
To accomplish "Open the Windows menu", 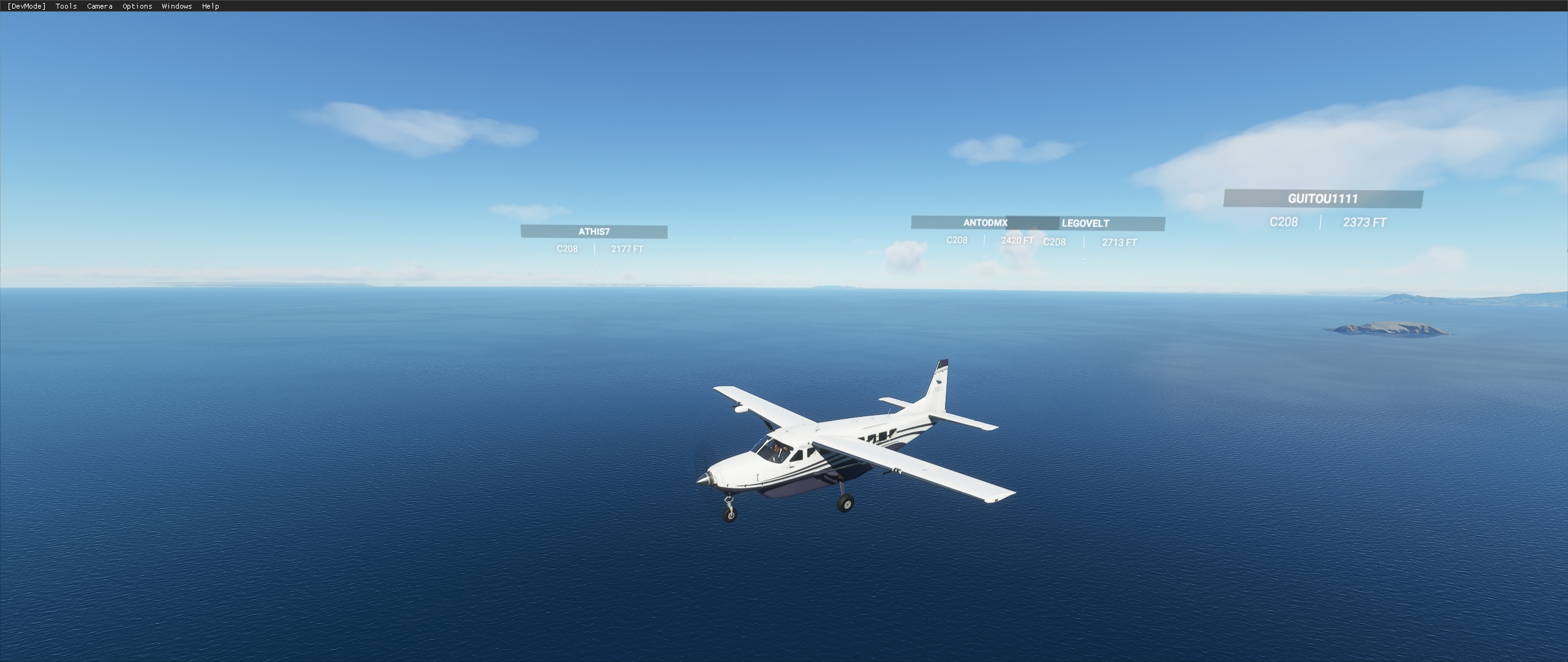I will pyautogui.click(x=176, y=6).
